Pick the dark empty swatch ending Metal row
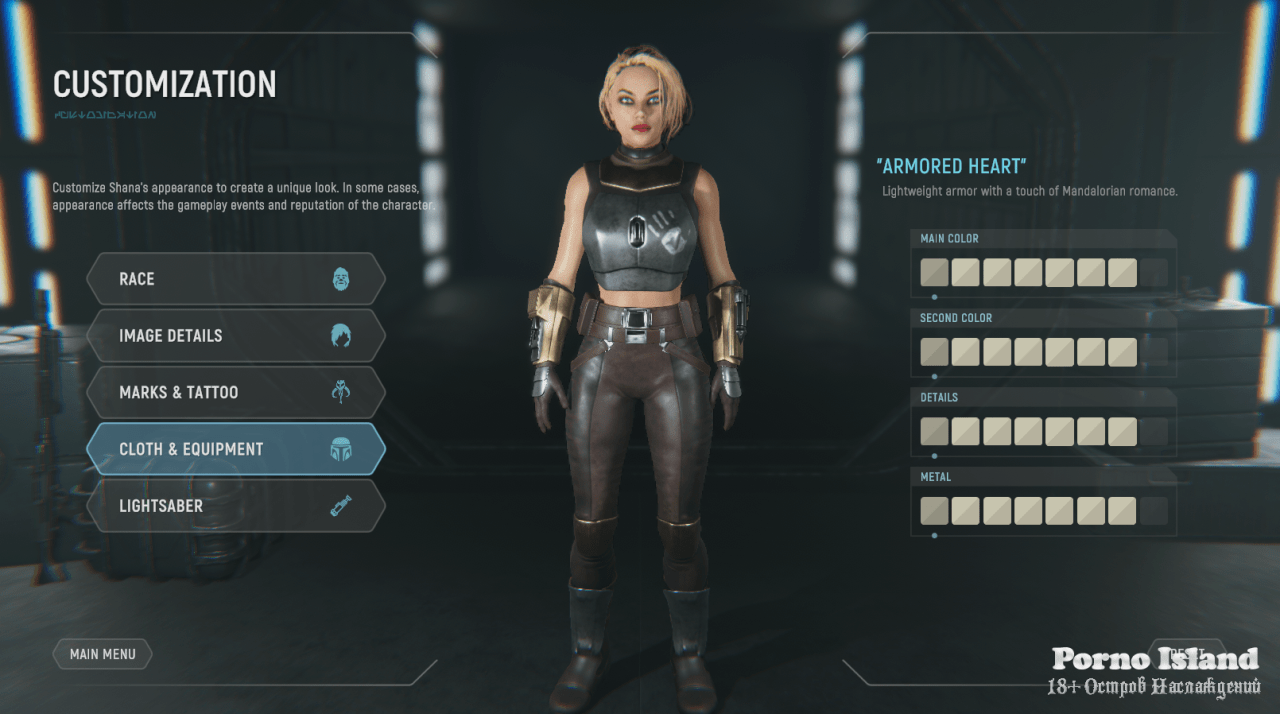The image size is (1280, 714). [1154, 511]
